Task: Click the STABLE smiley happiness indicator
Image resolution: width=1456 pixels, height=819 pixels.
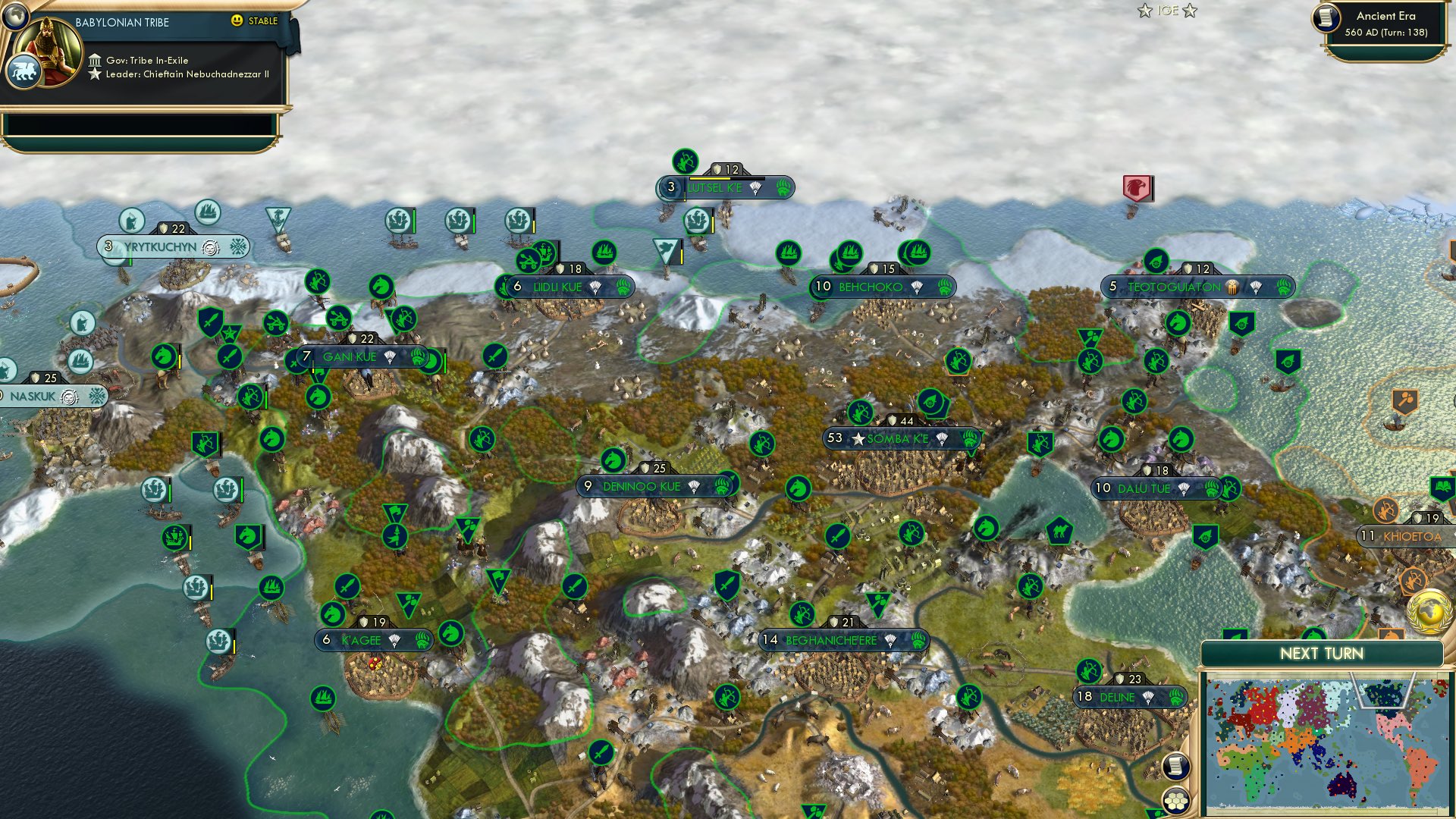Action: tap(238, 22)
